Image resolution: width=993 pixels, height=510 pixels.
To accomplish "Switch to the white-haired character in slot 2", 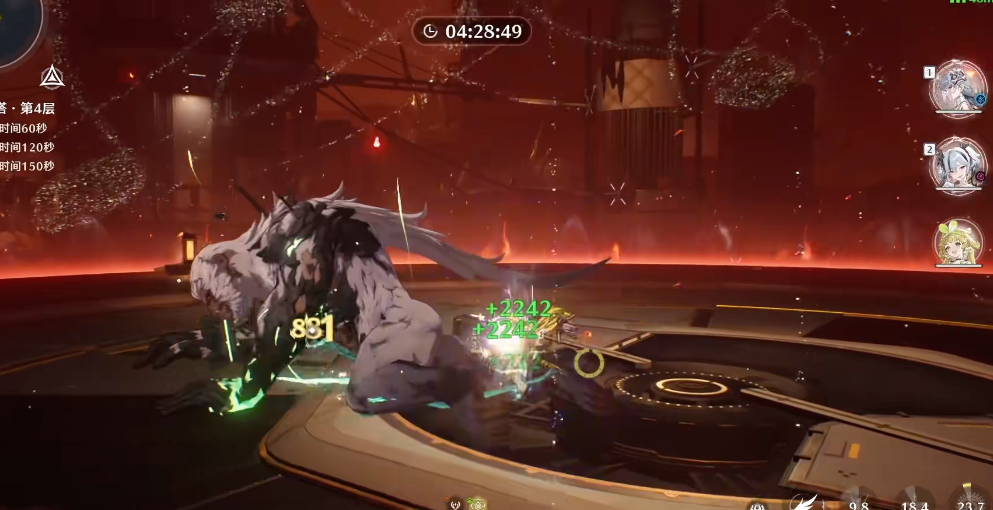I will 957,166.
